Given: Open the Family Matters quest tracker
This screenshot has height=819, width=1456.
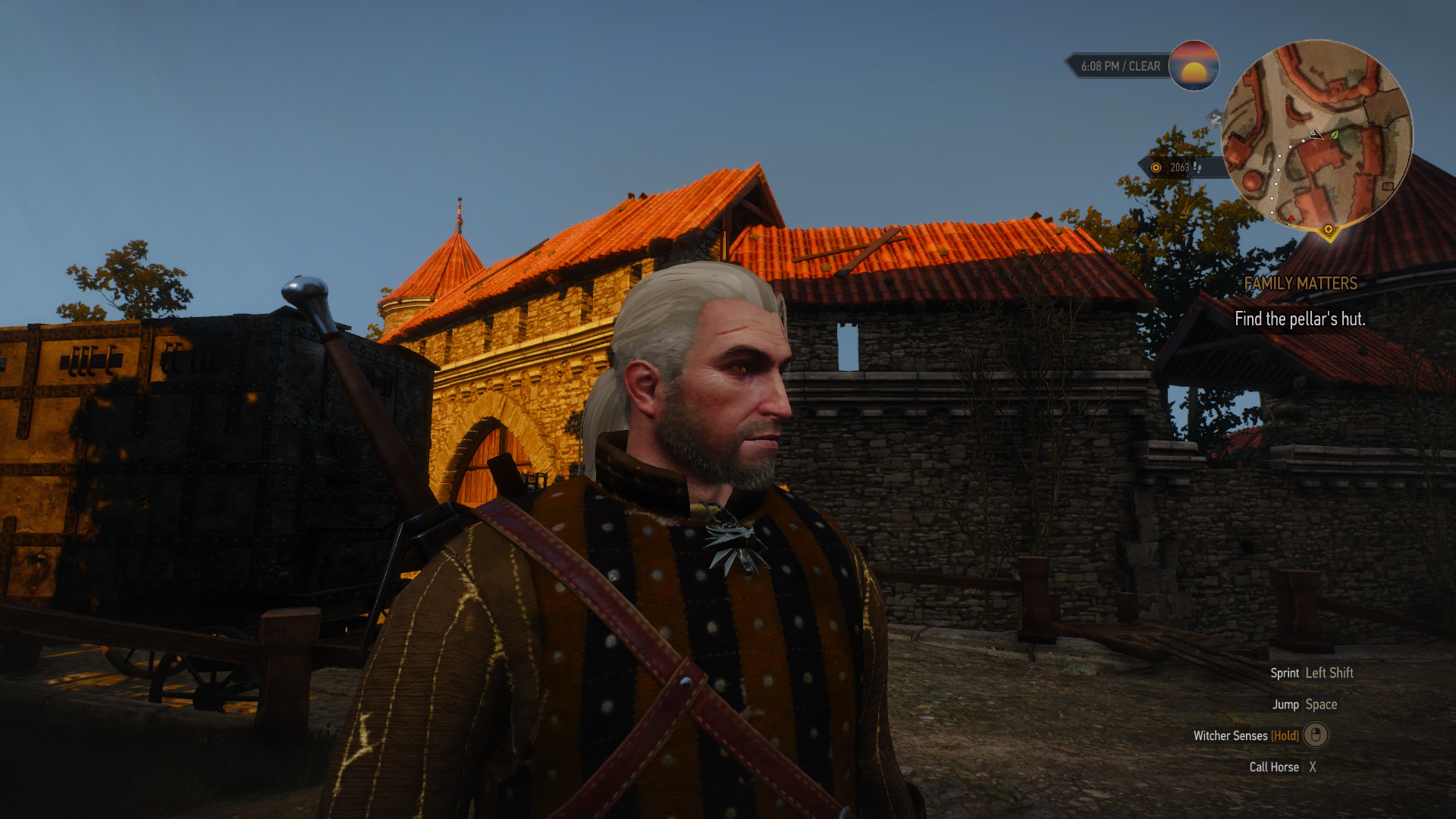Looking at the screenshot, I should pos(1301,284).
